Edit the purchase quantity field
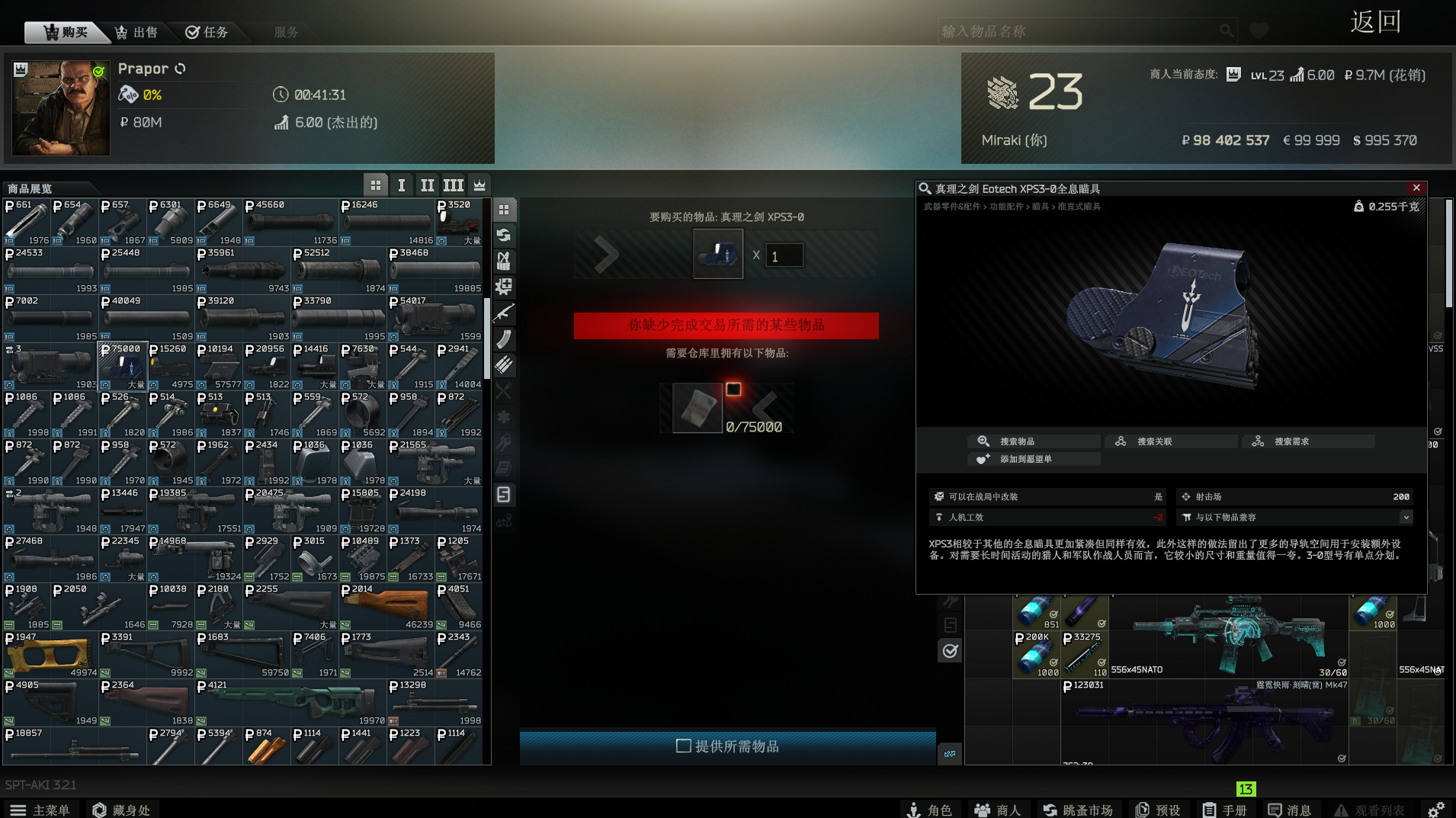The width and height of the screenshot is (1456, 818). point(784,256)
